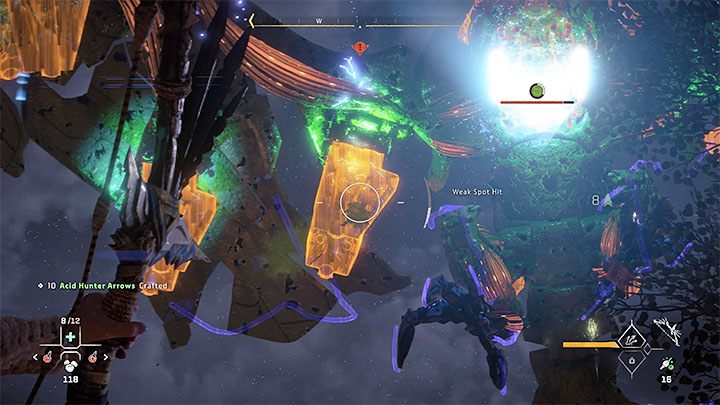Image resolution: width=720 pixels, height=405 pixels.
Task: Select the medicine pouch healing slot
Action: point(71,338)
